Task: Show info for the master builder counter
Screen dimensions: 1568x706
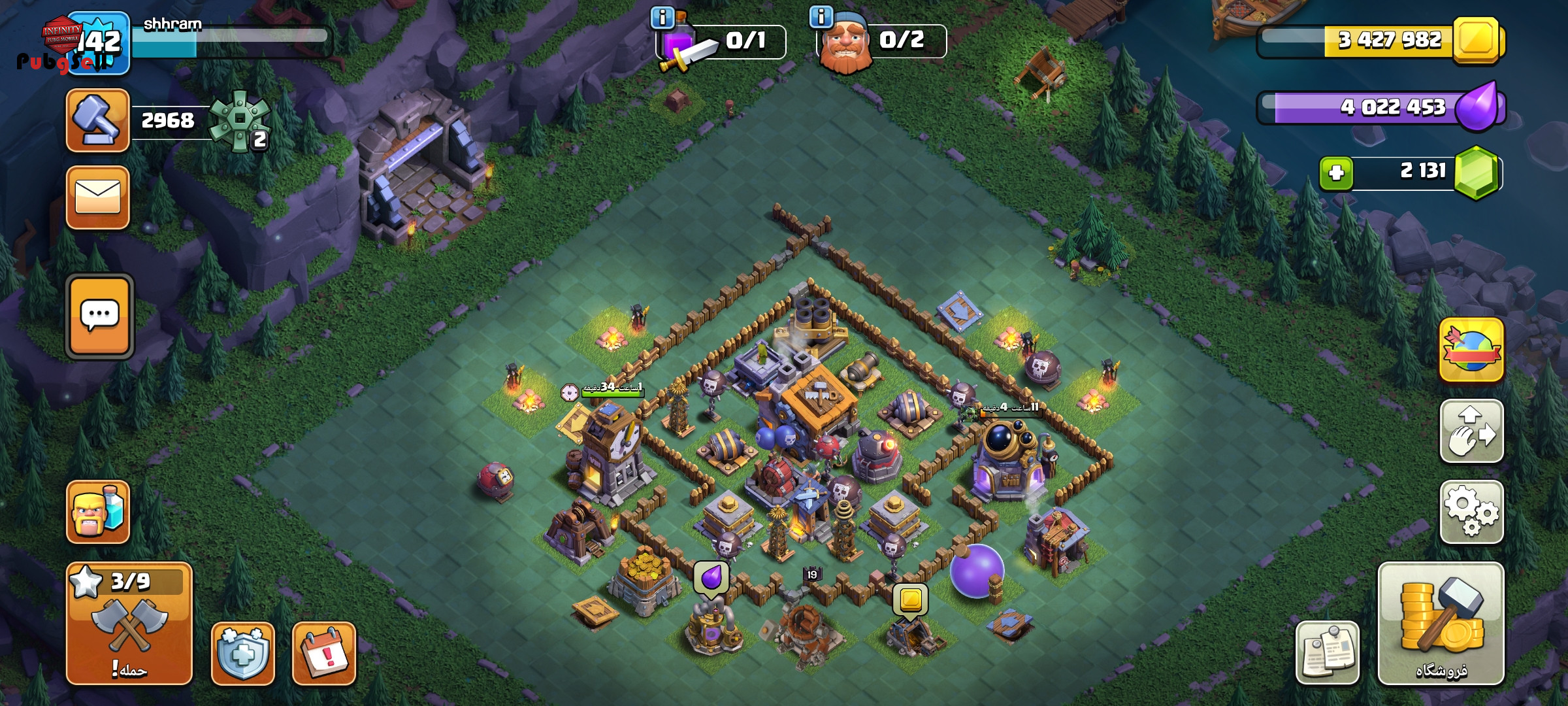Action: coord(821,16)
